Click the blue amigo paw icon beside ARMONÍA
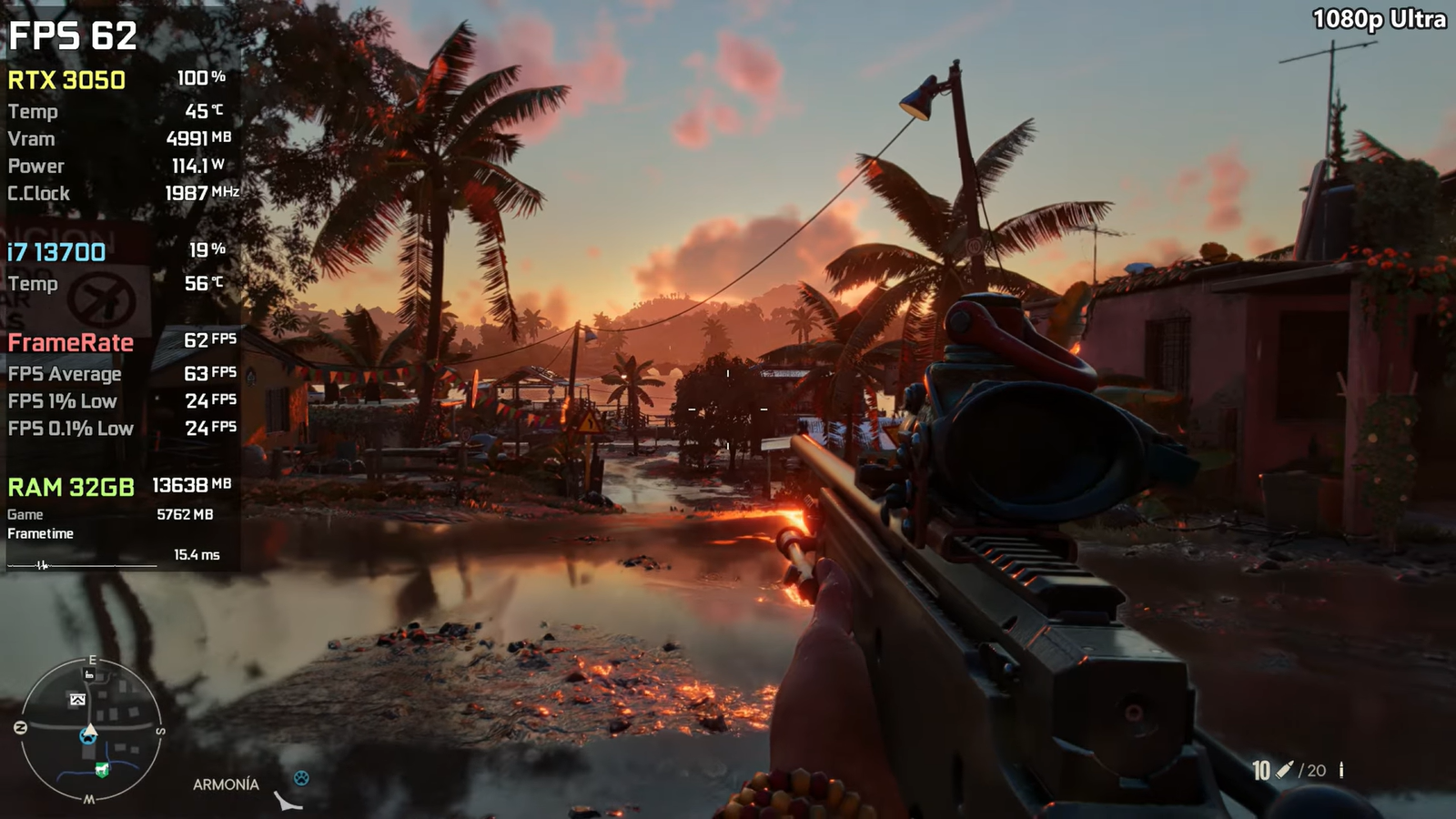 pyautogui.click(x=301, y=778)
